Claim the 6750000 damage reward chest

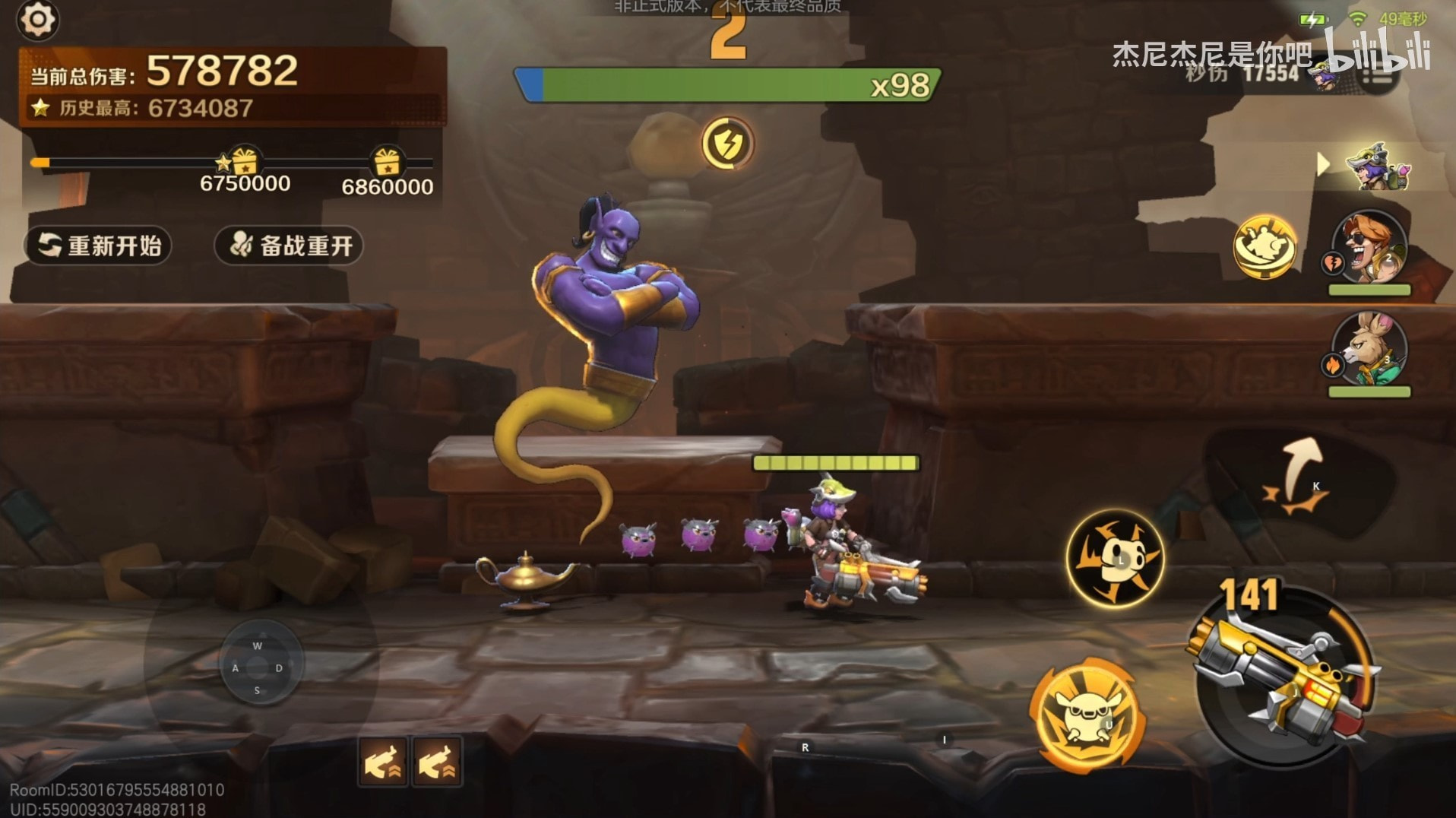coord(243,161)
